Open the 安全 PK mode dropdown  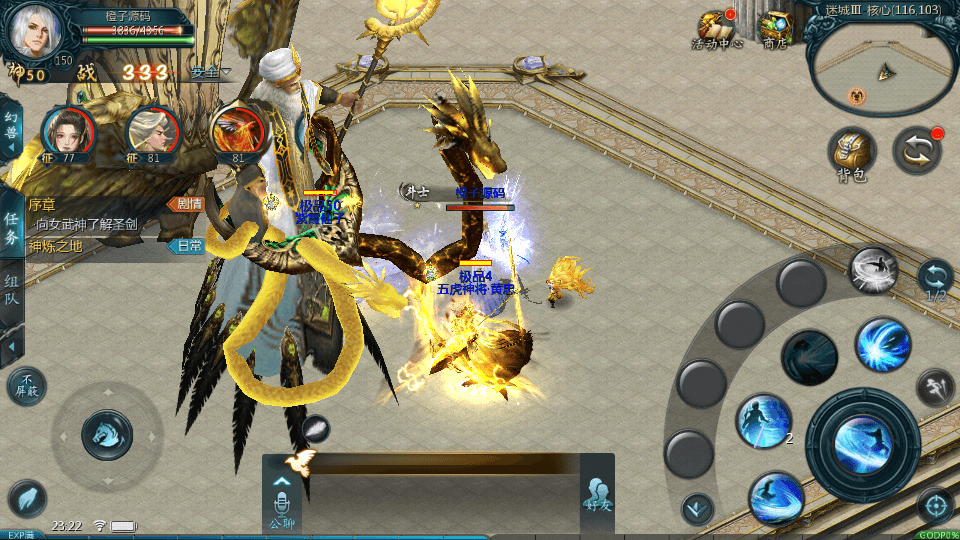(208, 73)
